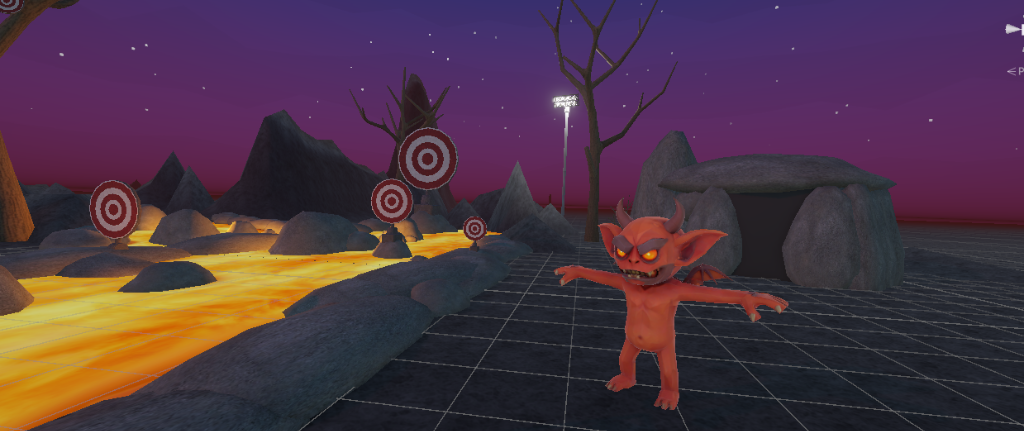Click the scene gizmo's left axis cone

point(1011,30)
